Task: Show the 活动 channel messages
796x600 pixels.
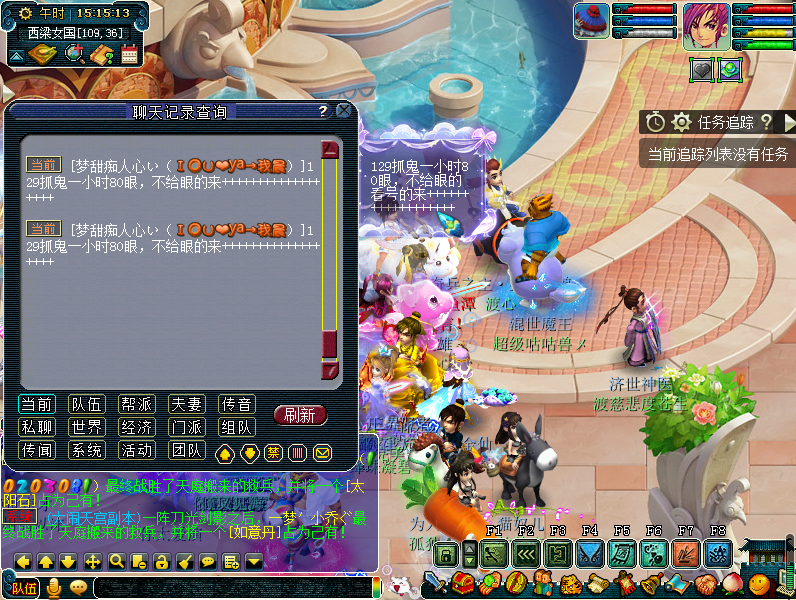Action: (x=137, y=450)
